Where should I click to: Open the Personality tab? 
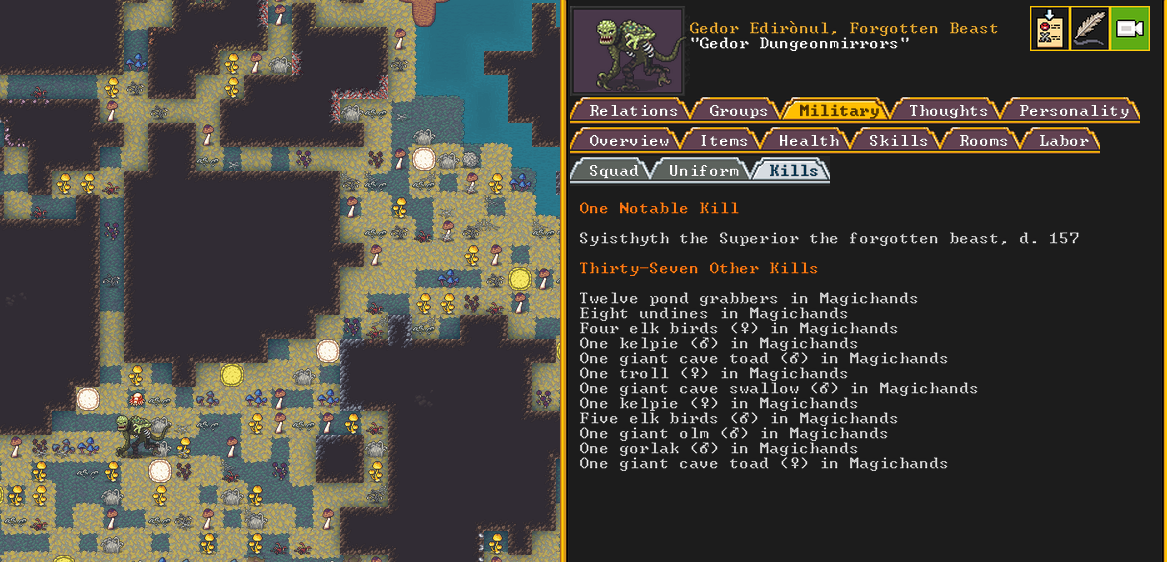(x=1073, y=111)
